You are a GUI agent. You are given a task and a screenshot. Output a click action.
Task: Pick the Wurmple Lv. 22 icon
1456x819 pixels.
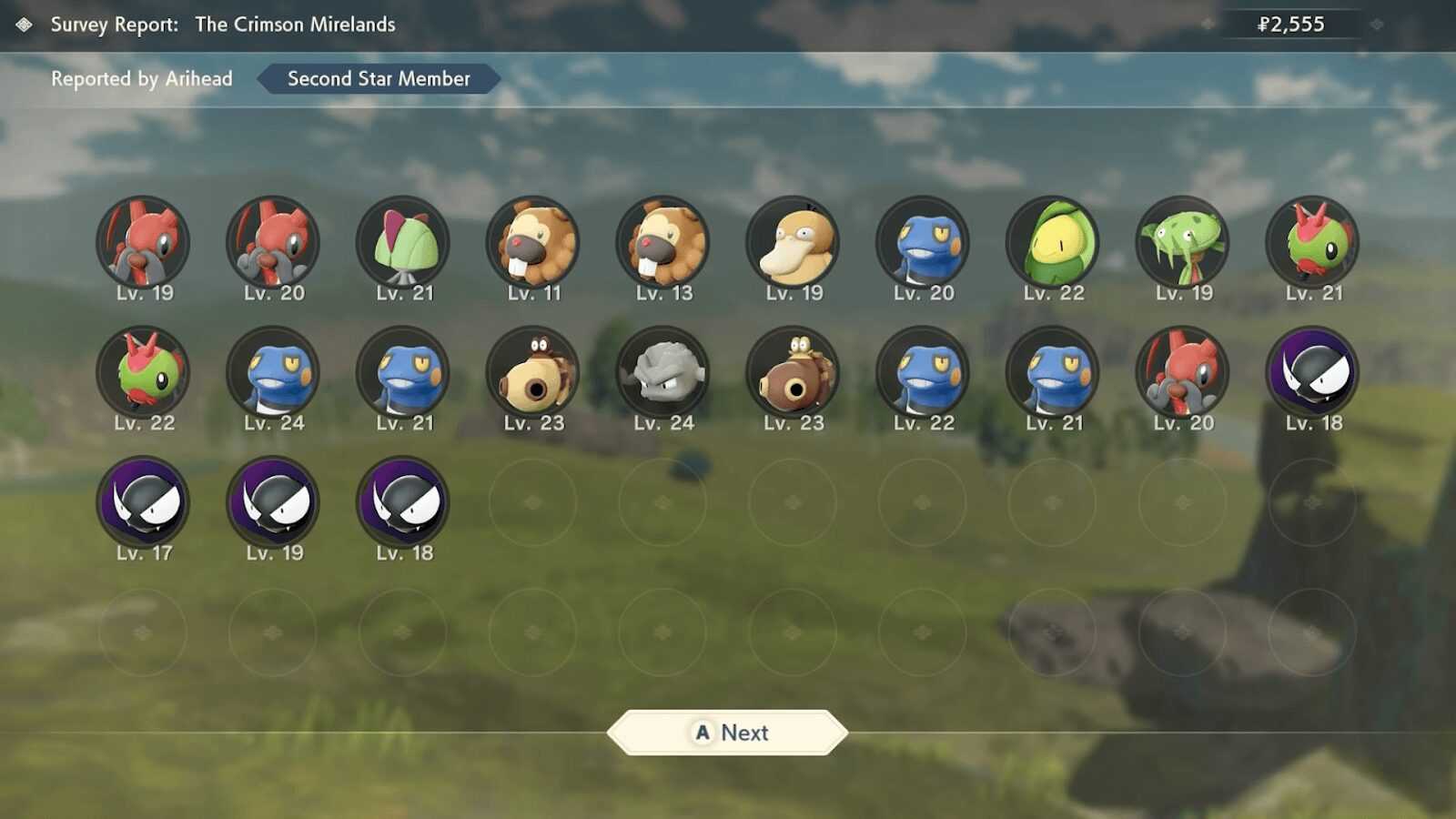(143, 373)
